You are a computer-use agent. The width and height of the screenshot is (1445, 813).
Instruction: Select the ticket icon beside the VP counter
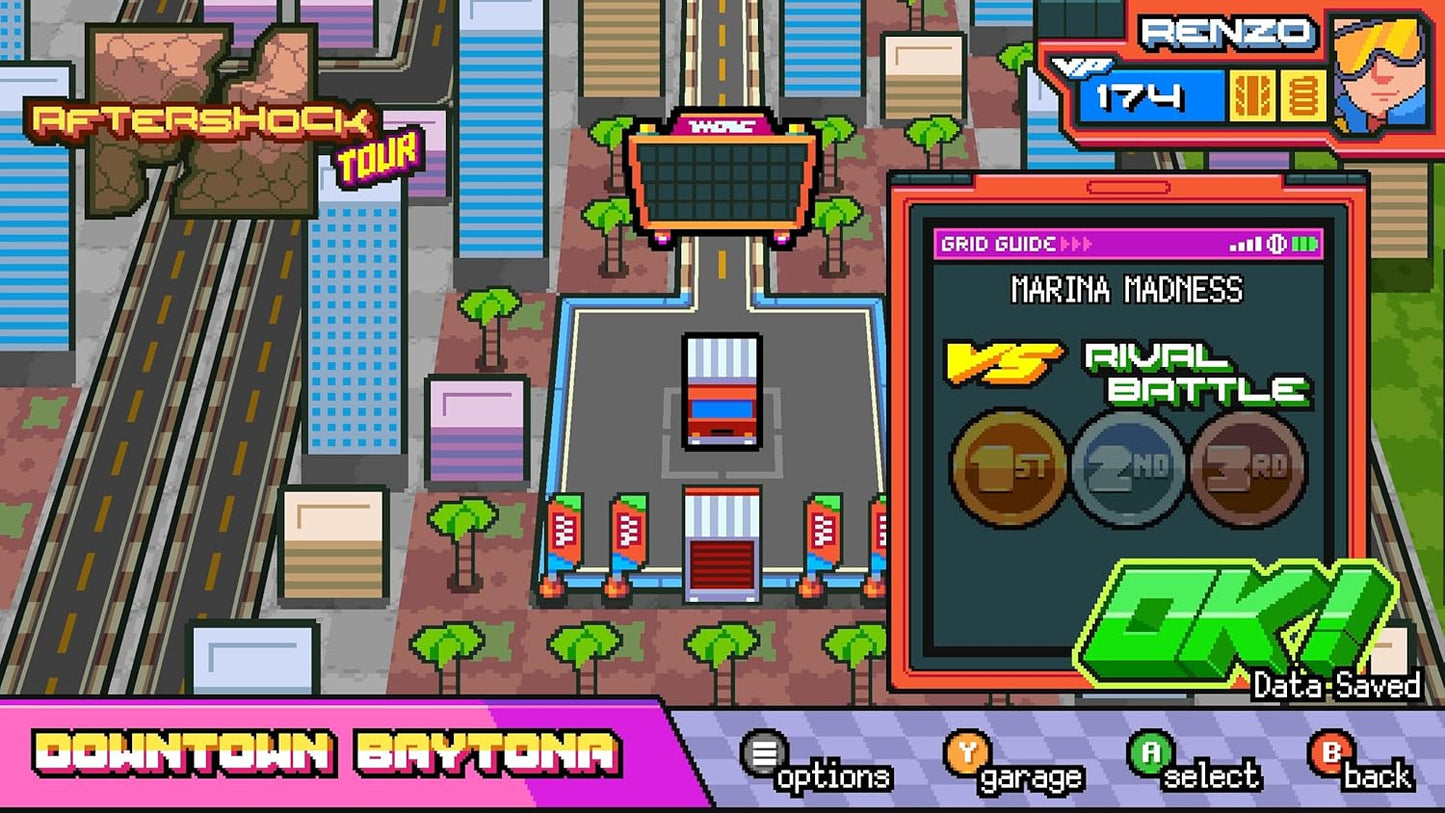coord(1252,95)
